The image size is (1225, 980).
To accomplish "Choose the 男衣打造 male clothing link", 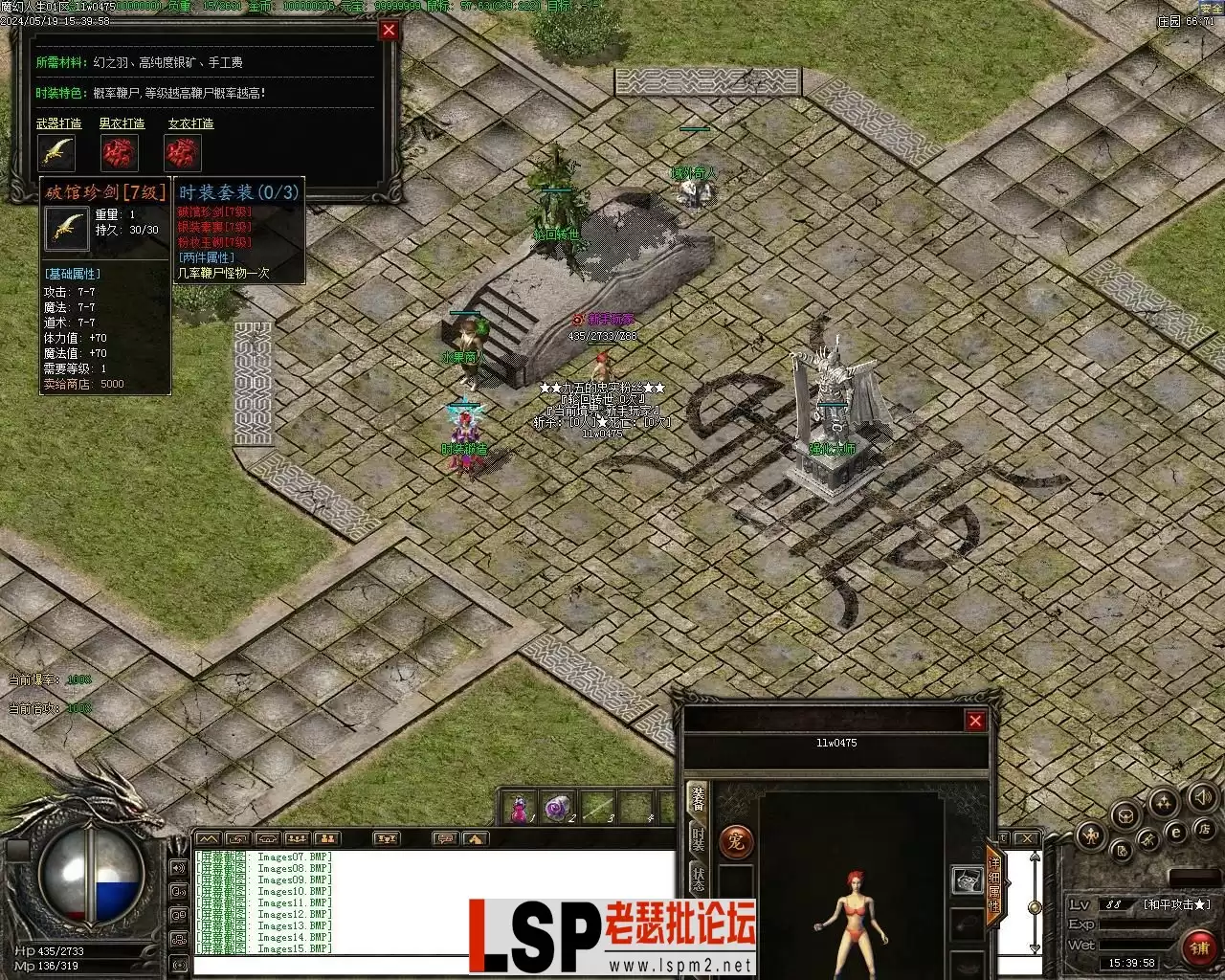I will coord(122,123).
